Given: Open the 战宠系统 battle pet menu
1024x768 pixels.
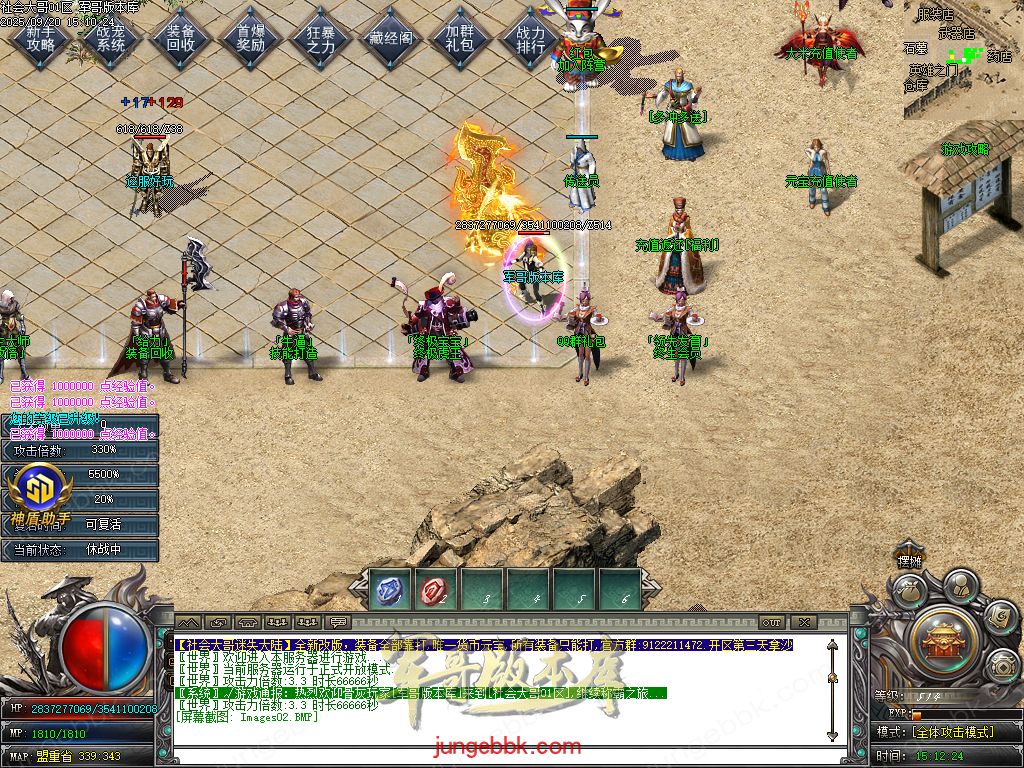Looking at the screenshot, I should tap(111, 38).
